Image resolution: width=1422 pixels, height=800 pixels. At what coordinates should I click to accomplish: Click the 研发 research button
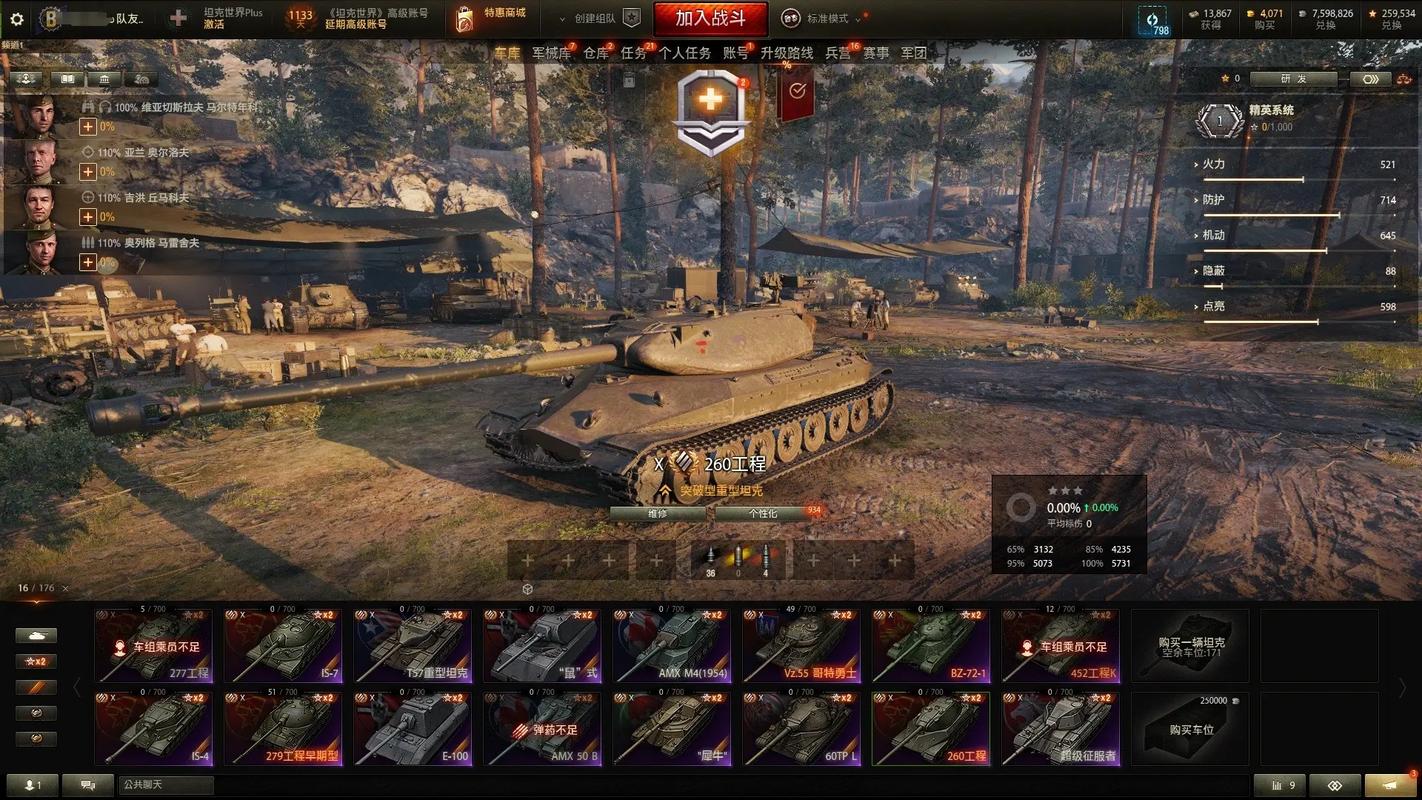pos(1292,79)
